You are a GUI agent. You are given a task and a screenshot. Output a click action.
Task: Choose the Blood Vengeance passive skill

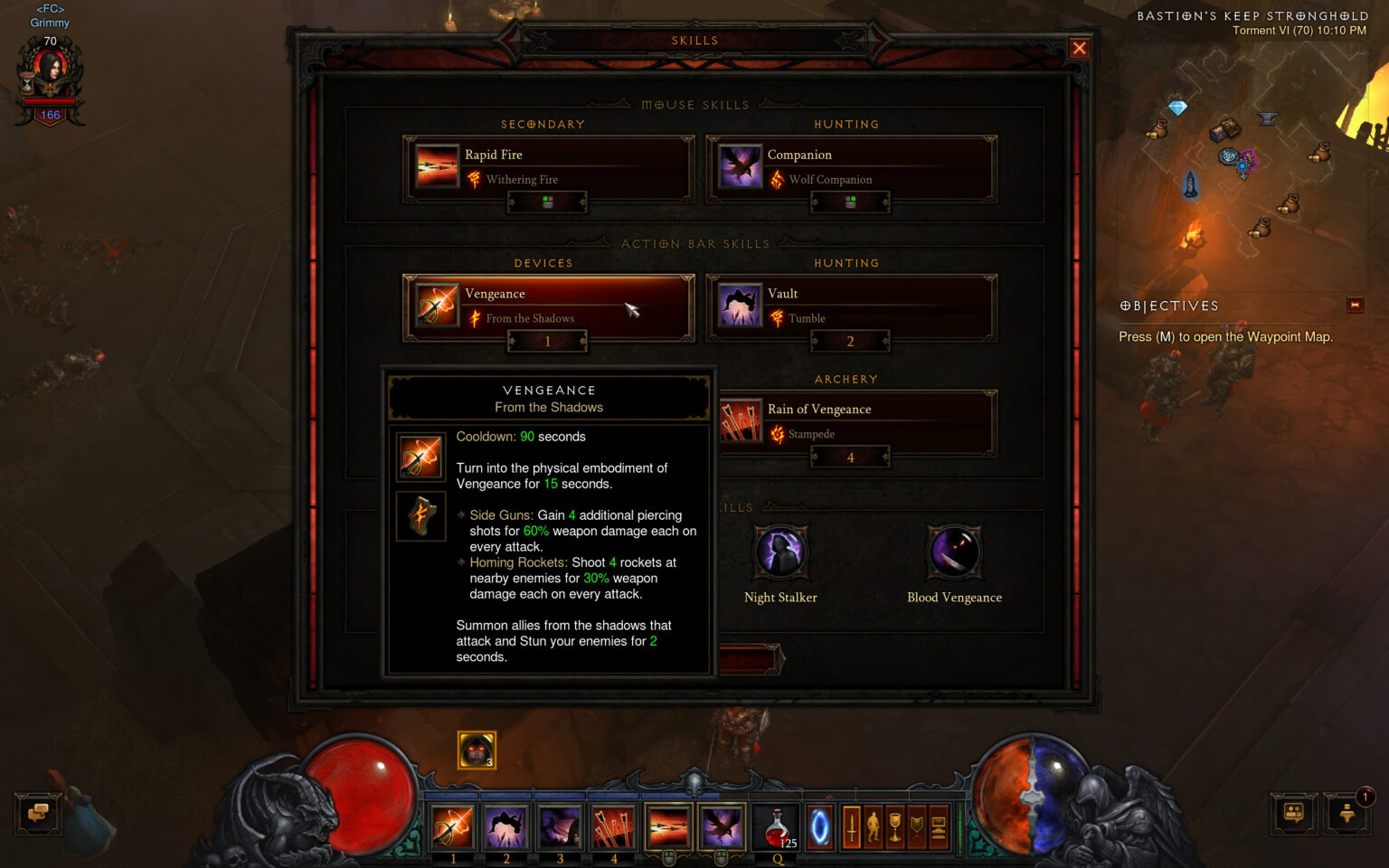point(955,553)
